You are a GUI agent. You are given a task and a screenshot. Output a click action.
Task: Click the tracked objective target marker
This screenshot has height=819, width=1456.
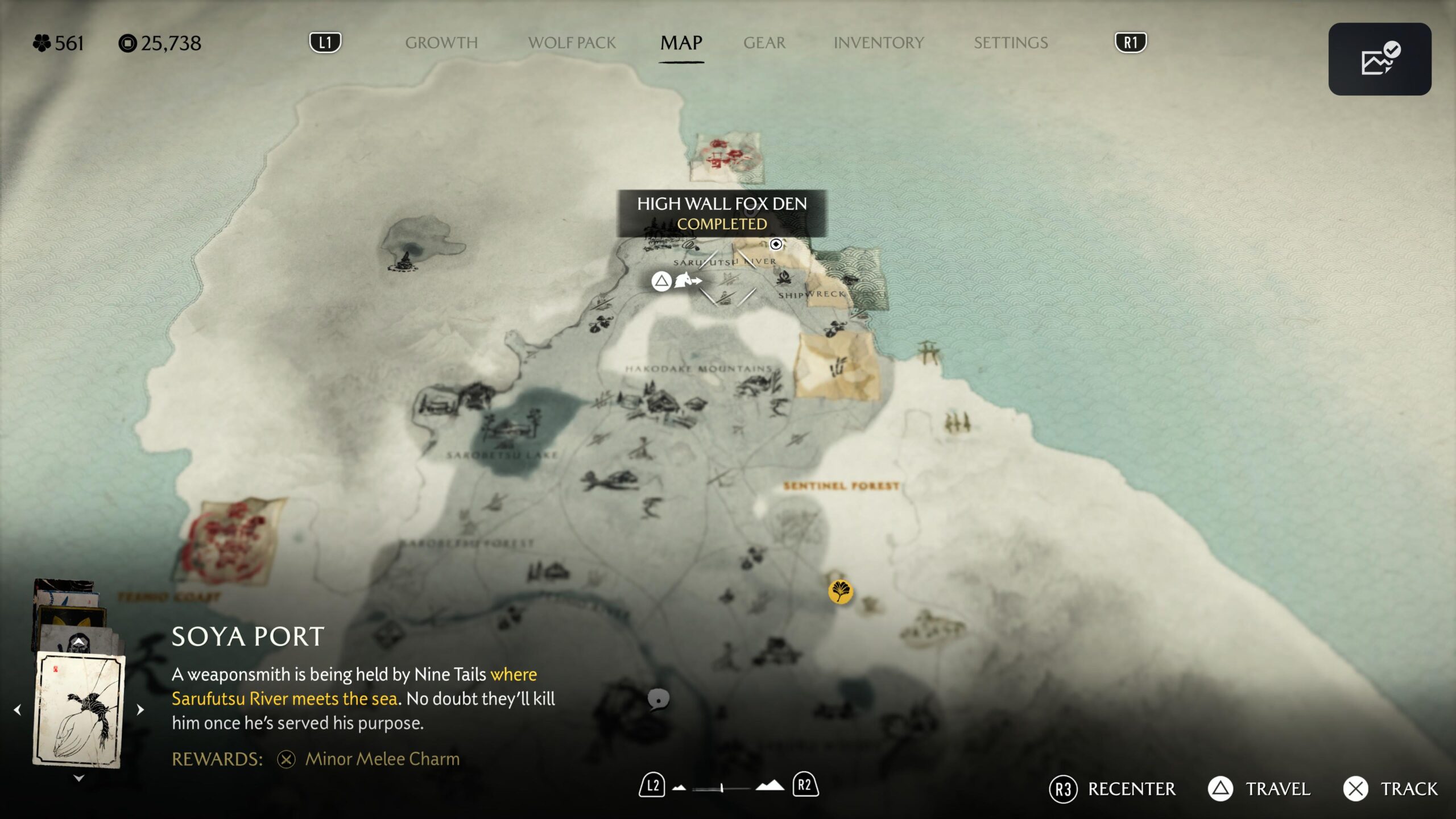(776, 245)
